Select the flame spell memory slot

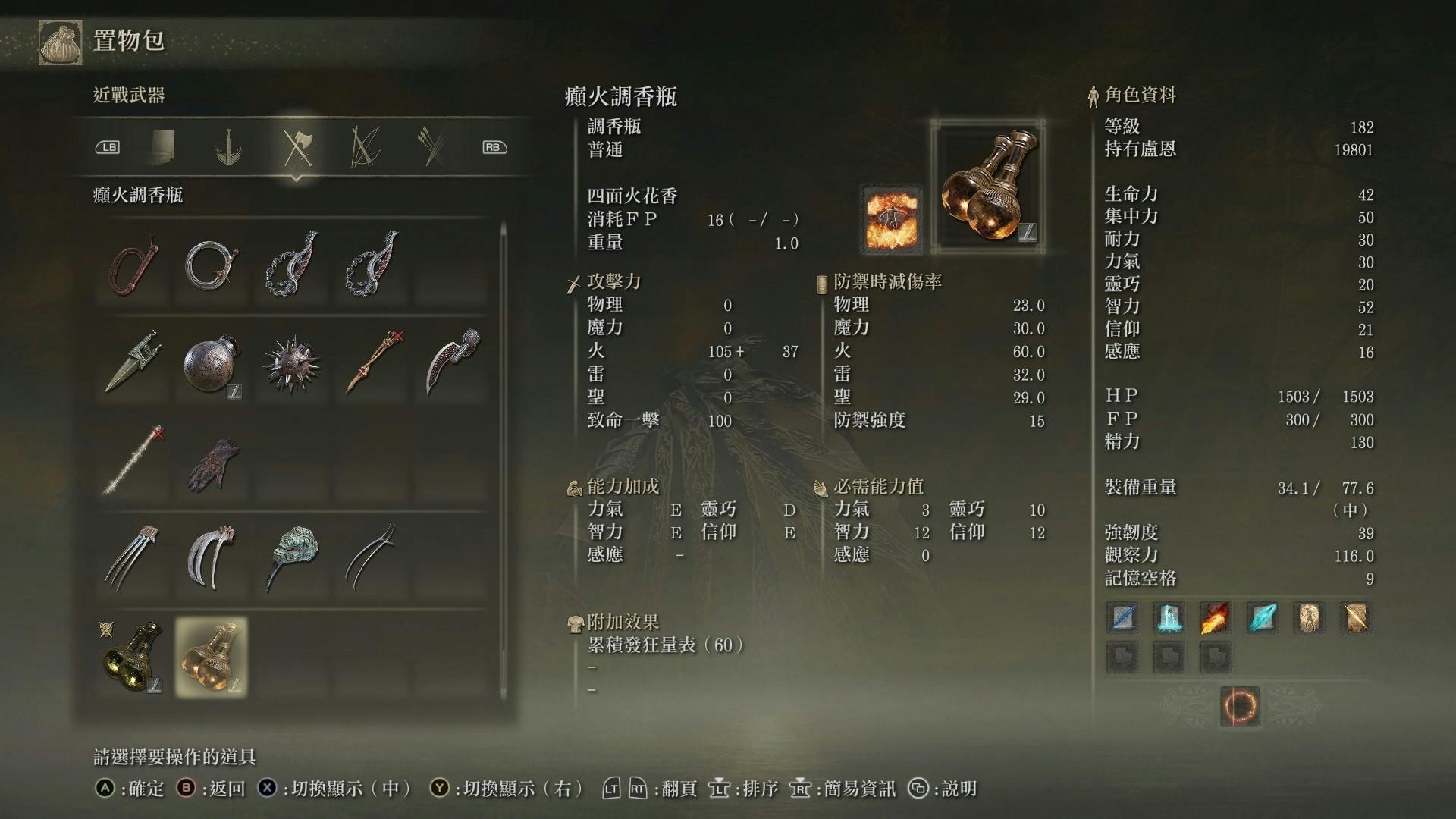coord(1215,618)
